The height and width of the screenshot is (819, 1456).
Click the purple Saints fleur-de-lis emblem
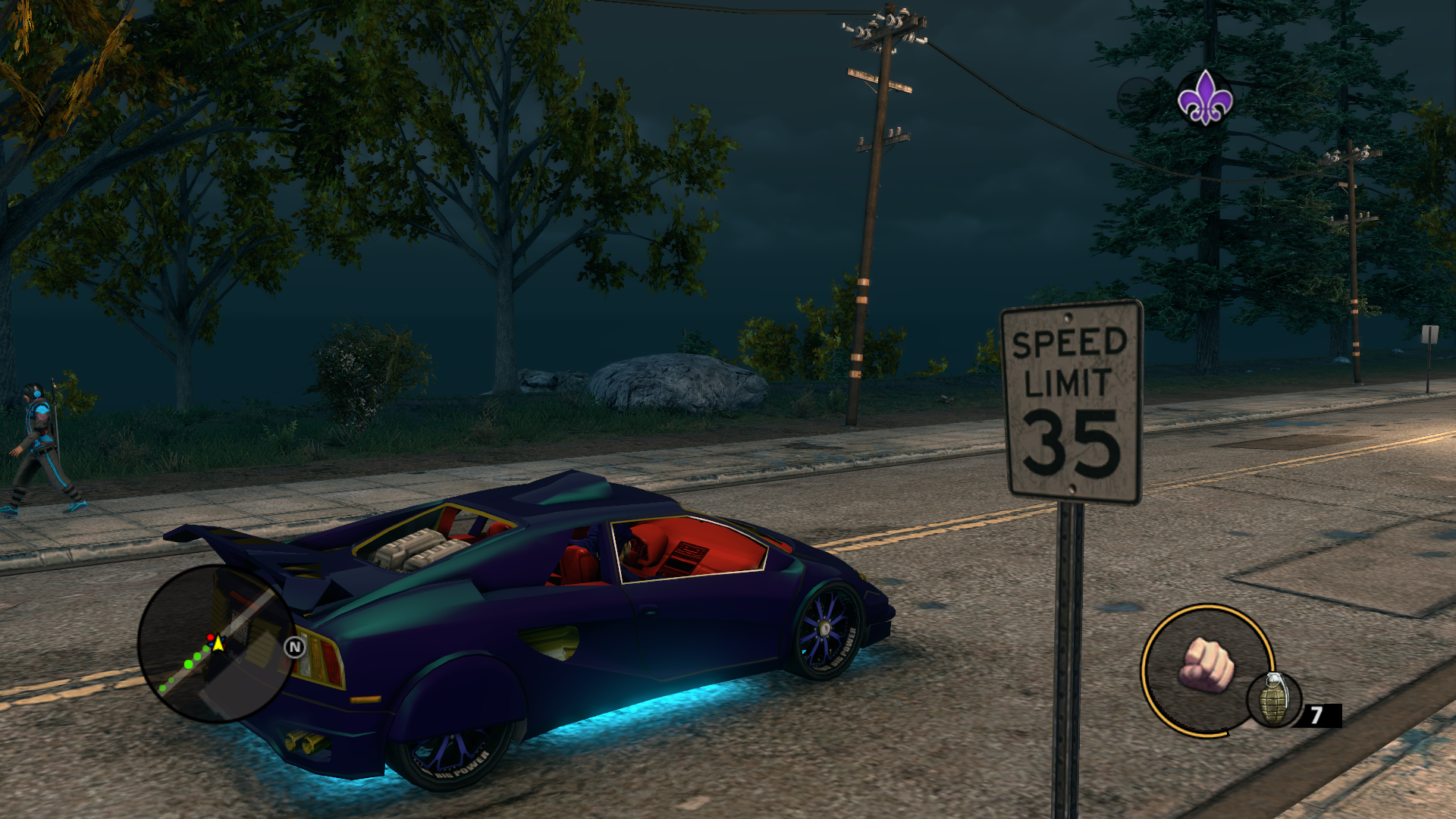1205,98
